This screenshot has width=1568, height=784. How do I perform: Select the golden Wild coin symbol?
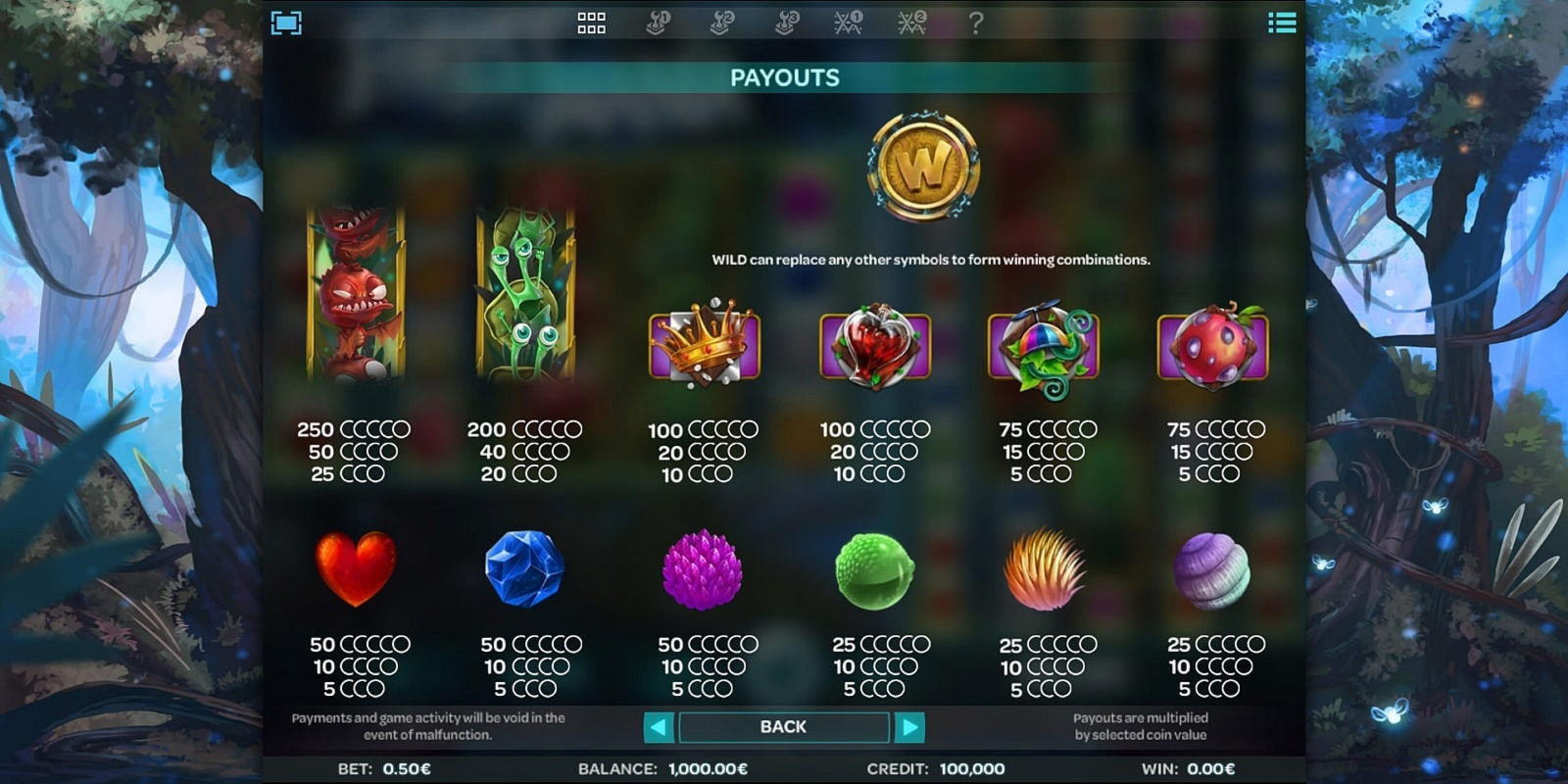tap(919, 165)
